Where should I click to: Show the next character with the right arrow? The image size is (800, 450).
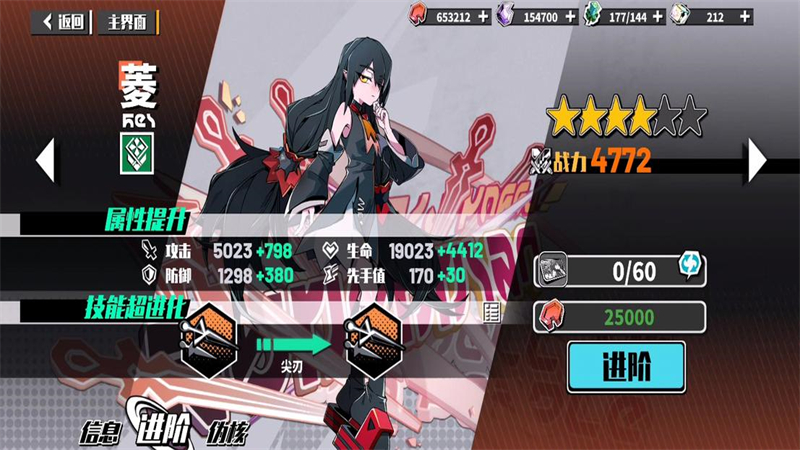click(757, 158)
